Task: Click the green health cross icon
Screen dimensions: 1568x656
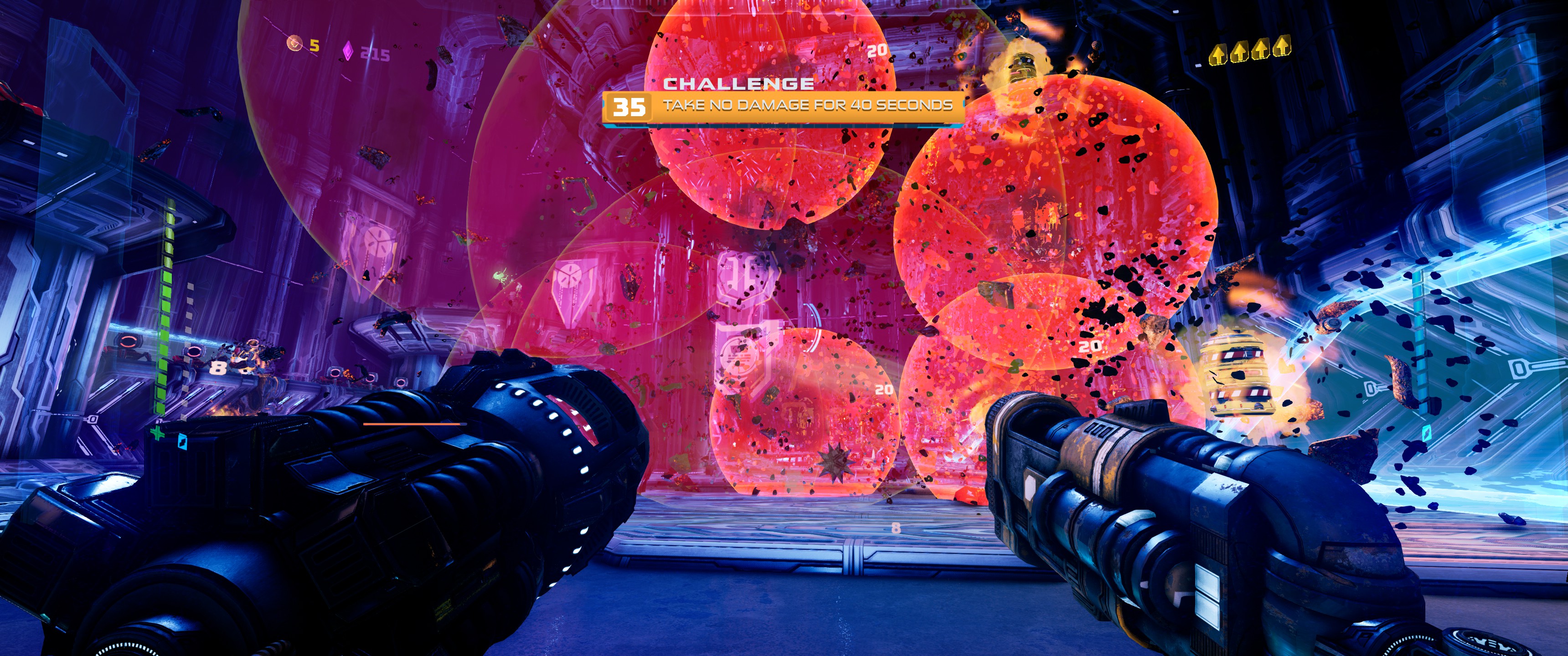Action: tap(157, 433)
